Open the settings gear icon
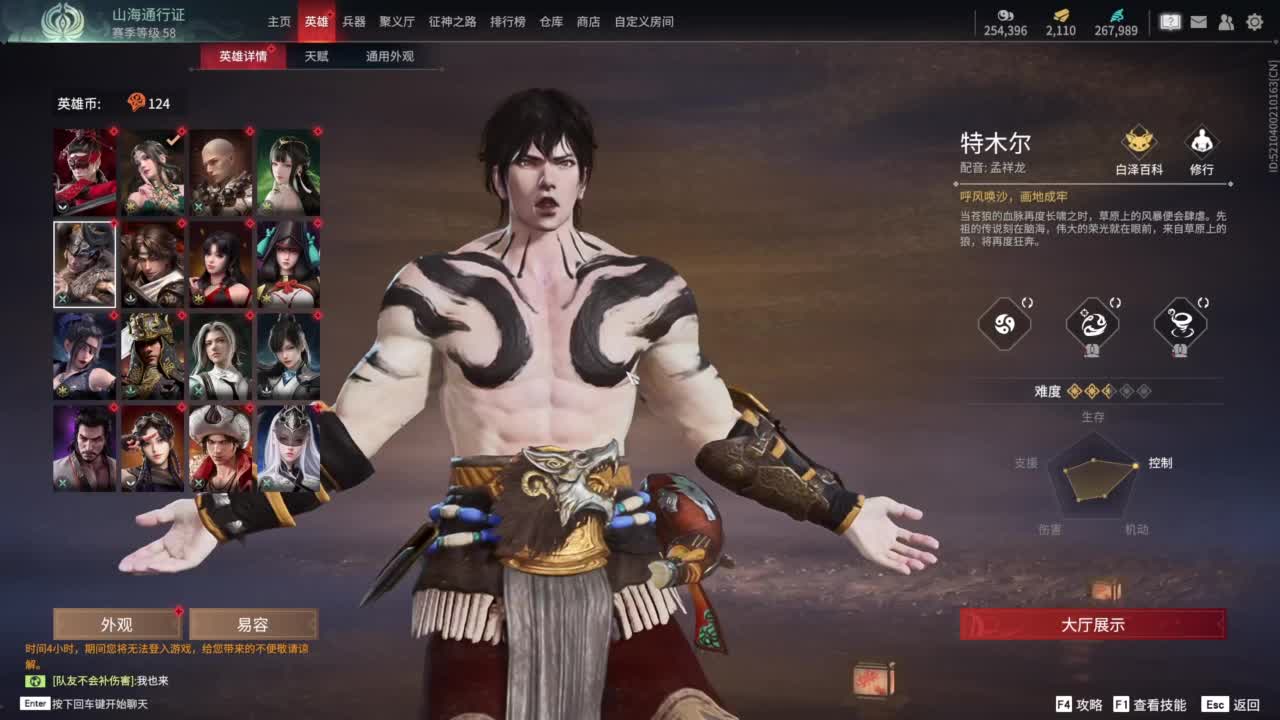 click(x=1255, y=21)
